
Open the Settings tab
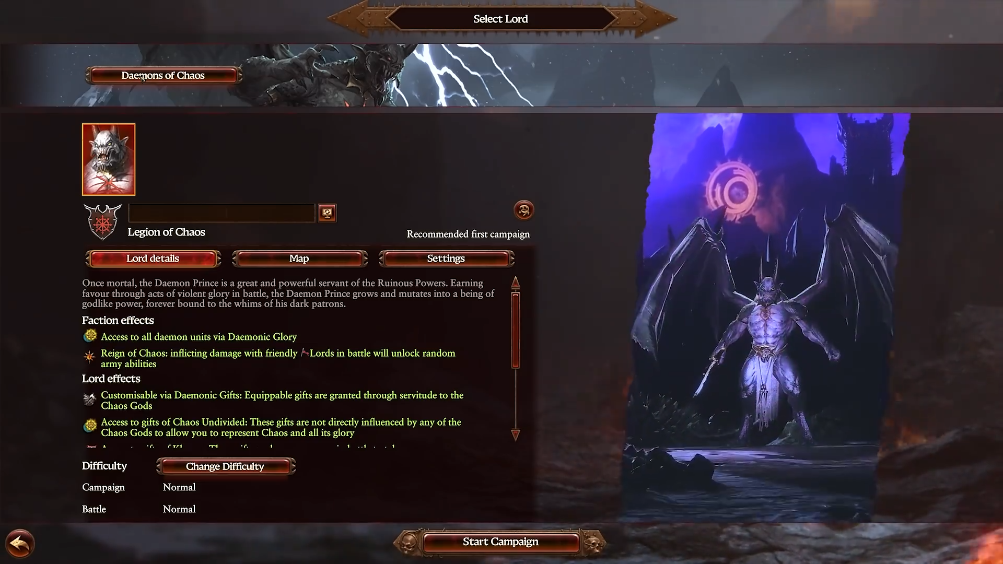[446, 259]
